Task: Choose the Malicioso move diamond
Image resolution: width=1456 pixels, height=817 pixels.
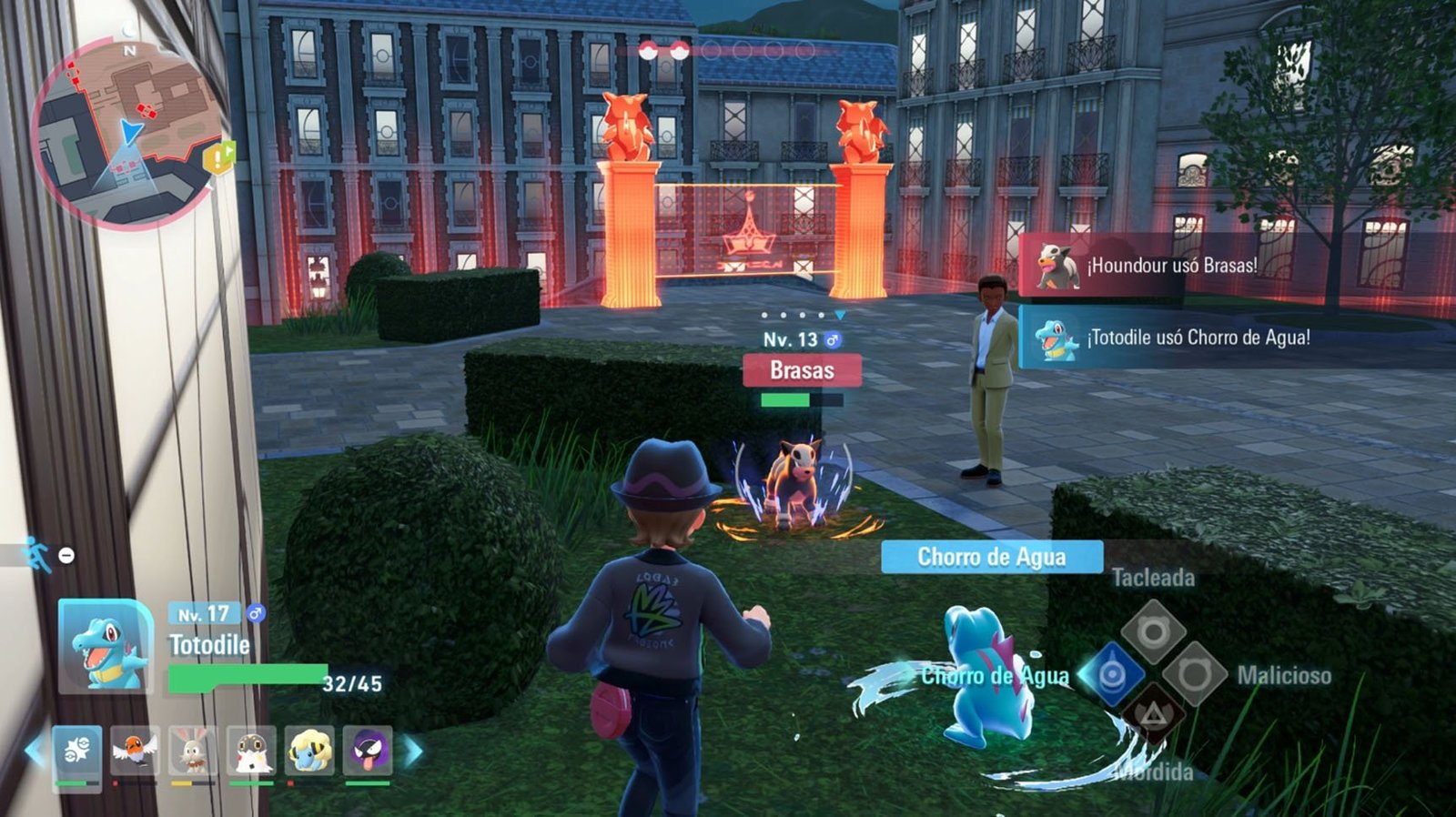Action: [x=1194, y=674]
